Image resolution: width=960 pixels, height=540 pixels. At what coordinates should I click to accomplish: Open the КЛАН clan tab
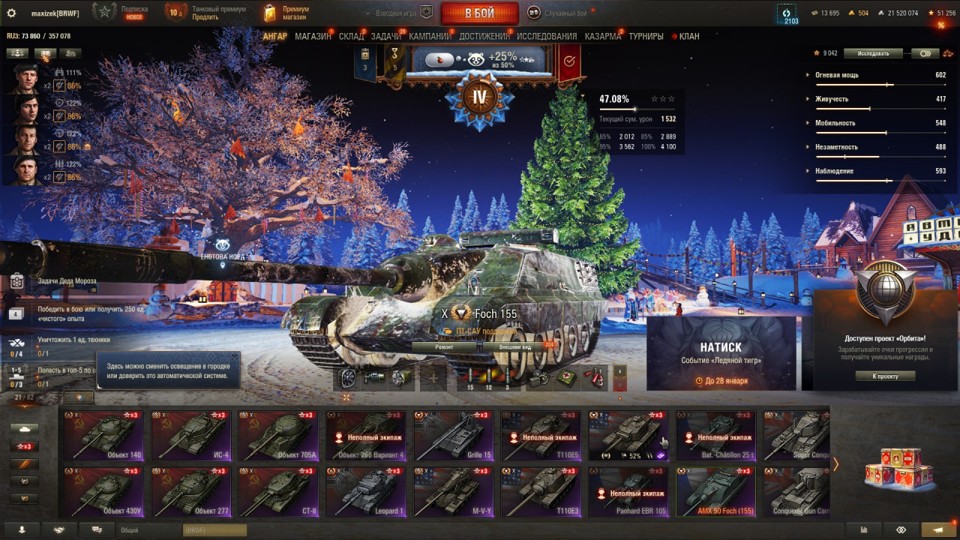(x=690, y=37)
